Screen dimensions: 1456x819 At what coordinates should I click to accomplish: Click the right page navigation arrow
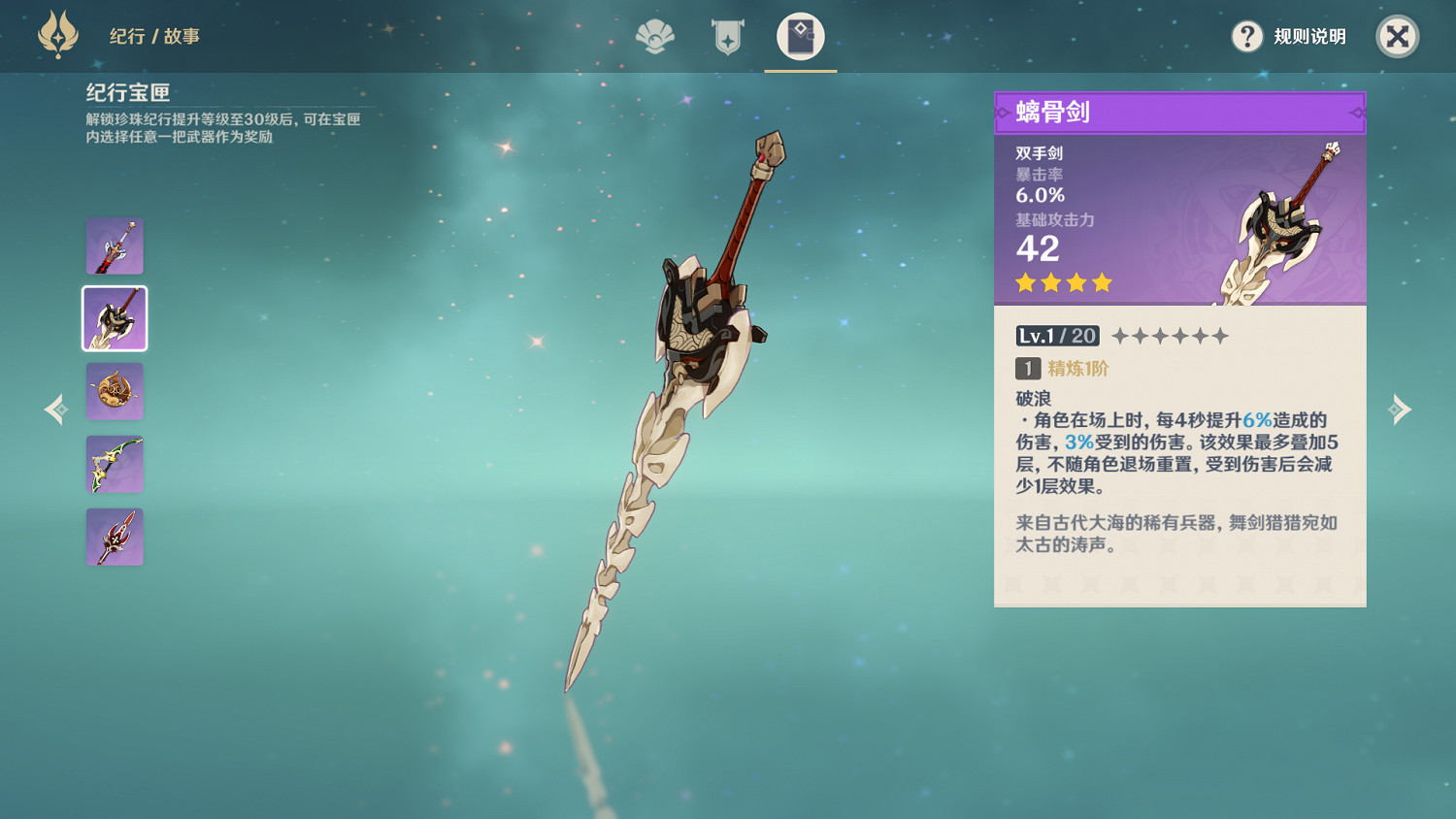coord(1400,409)
